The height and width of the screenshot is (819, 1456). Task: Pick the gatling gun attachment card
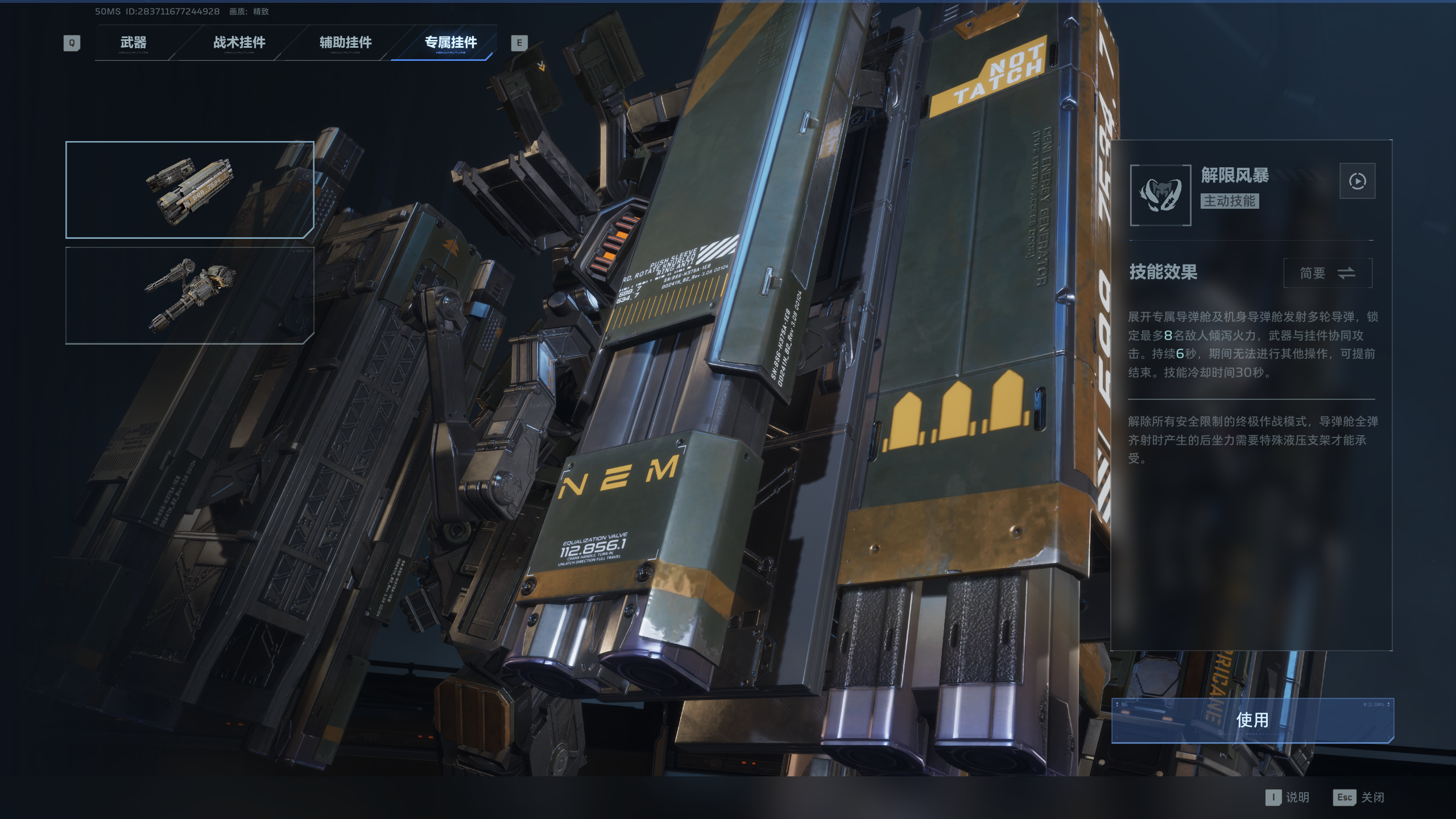pos(189,295)
